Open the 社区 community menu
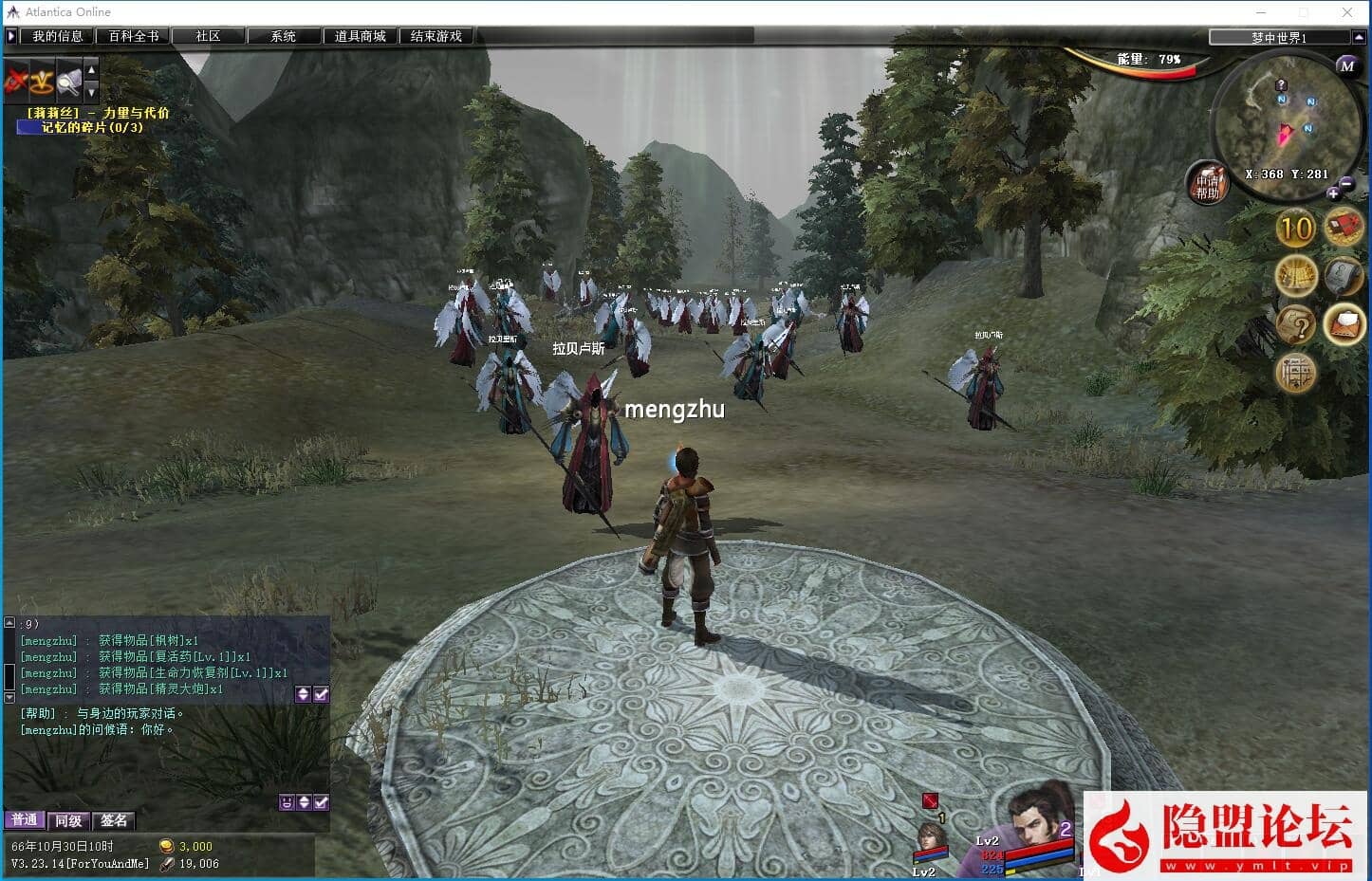 tap(208, 36)
